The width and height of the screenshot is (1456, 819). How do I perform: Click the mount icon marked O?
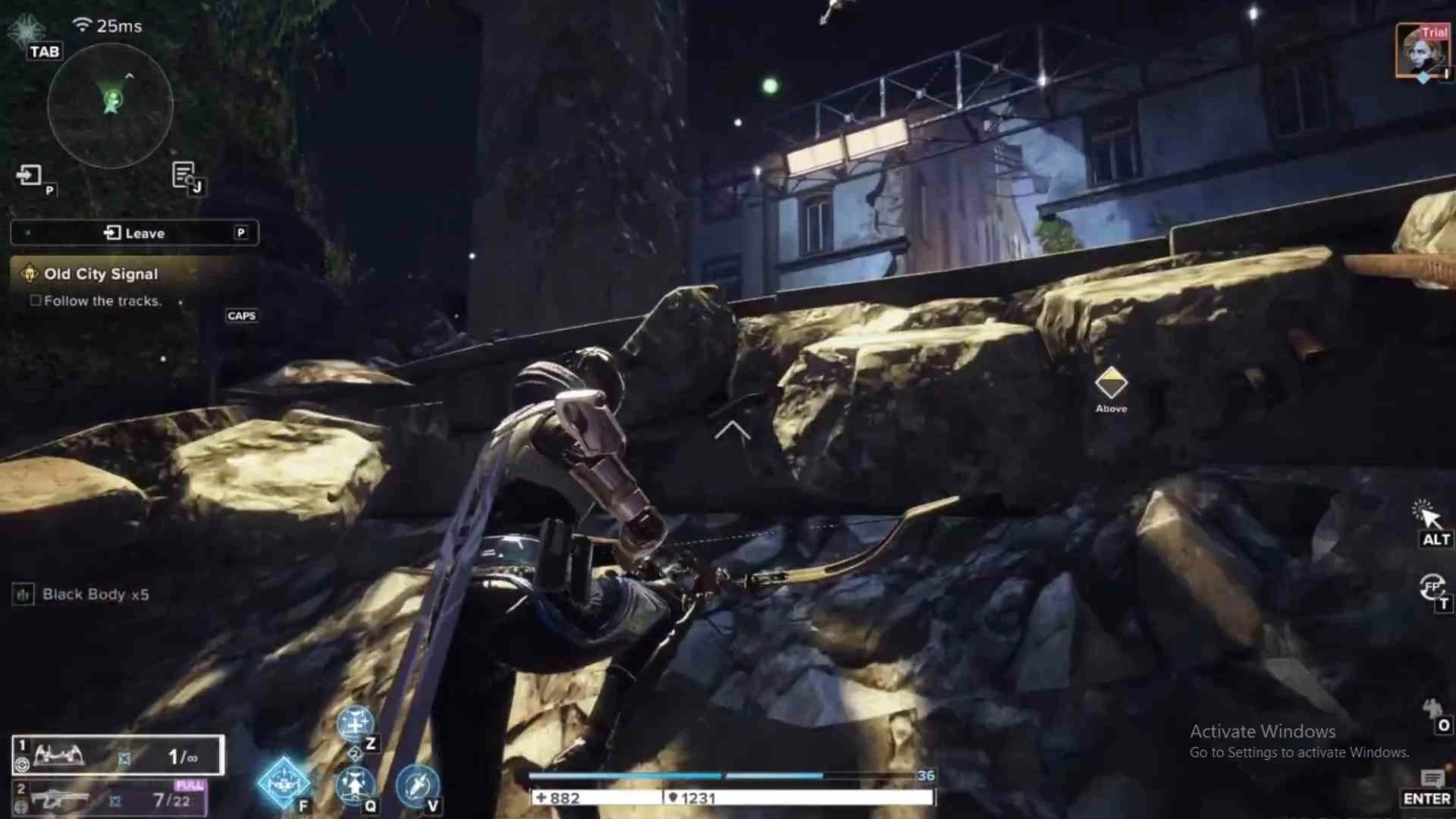point(1432,711)
